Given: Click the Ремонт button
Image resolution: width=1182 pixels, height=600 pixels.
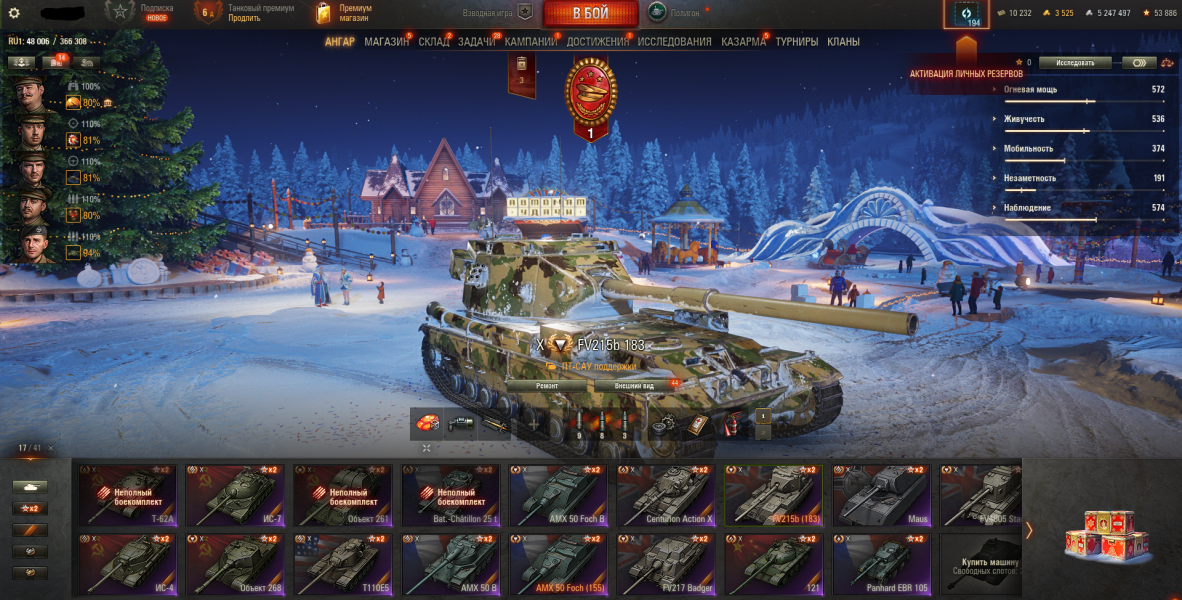Looking at the screenshot, I should coord(547,385).
